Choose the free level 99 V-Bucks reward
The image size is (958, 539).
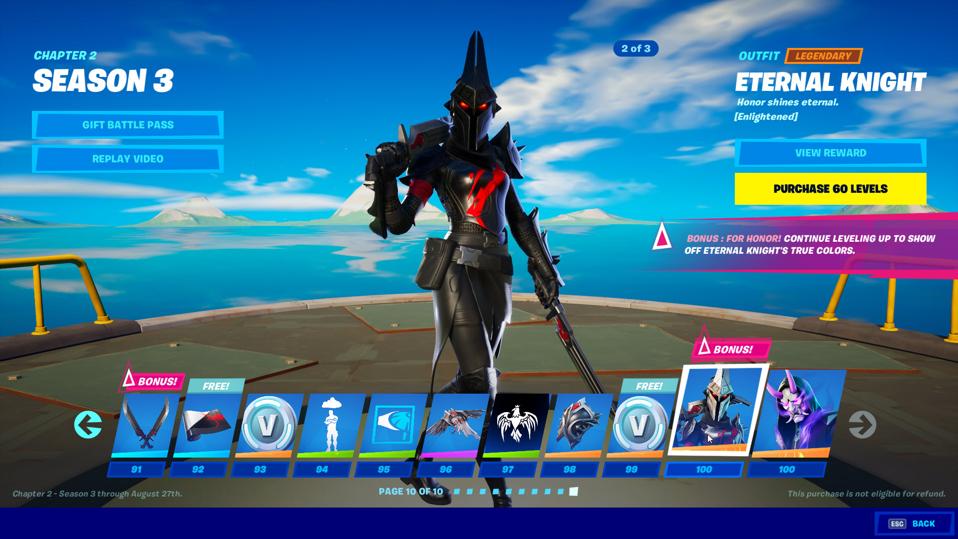(x=637, y=425)
